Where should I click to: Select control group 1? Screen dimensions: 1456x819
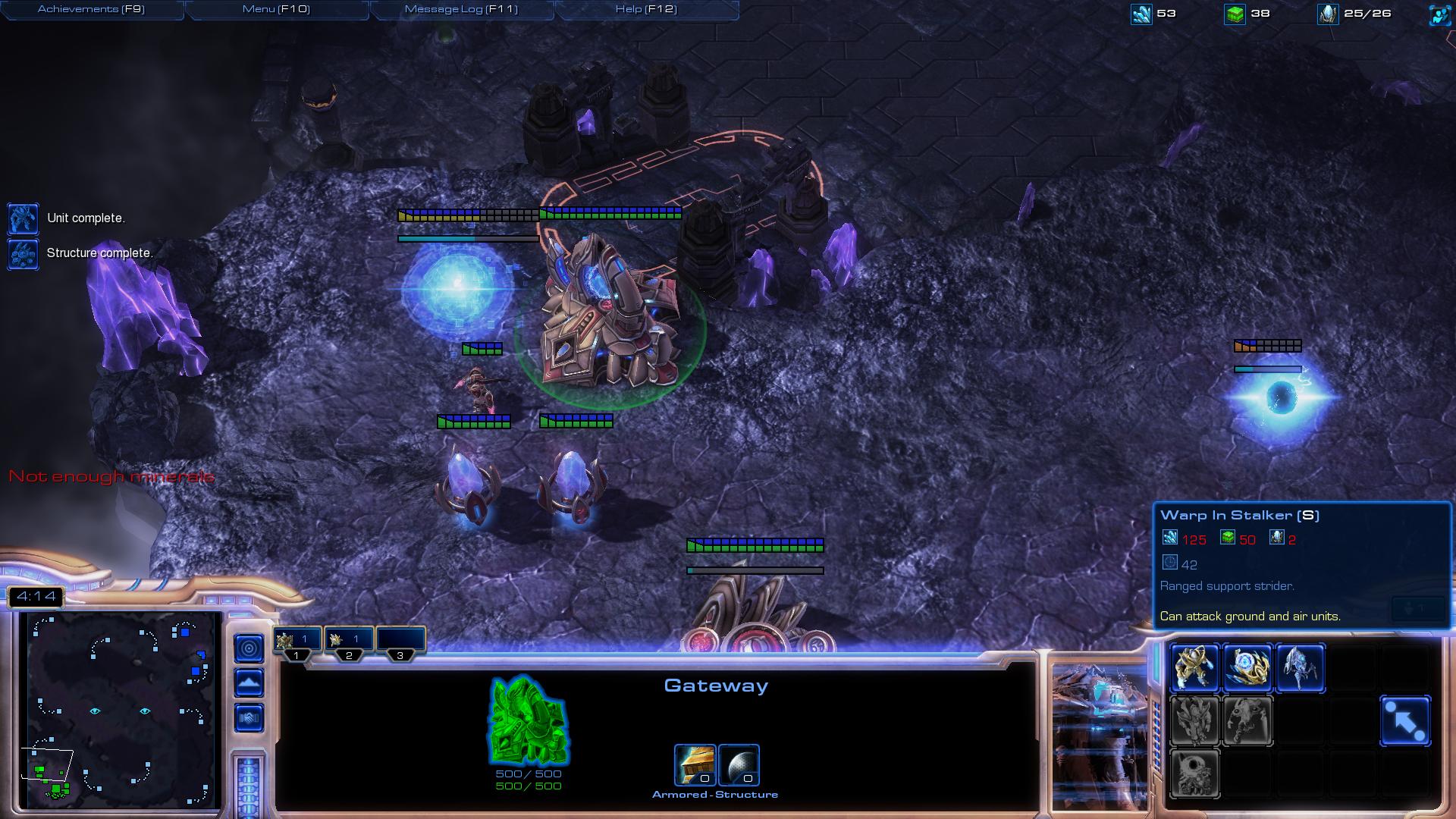point(297,641)
